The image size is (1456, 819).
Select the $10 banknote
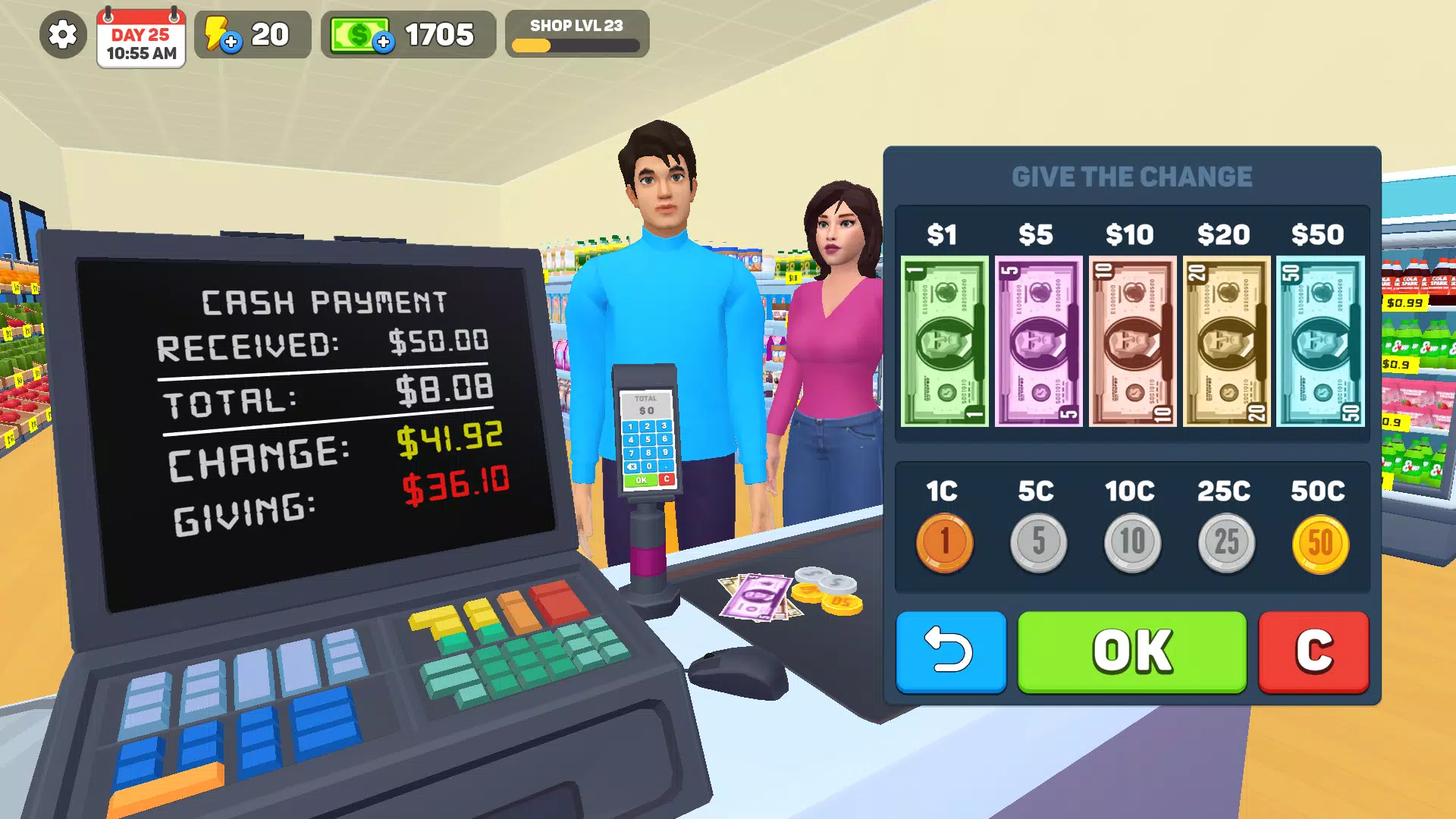click(1131, 343)
